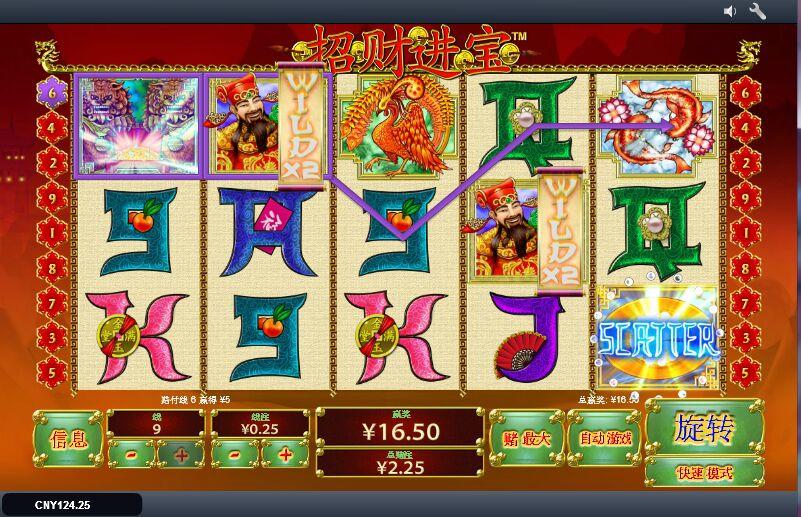Open settings via the wrench icon

(757, 11)
